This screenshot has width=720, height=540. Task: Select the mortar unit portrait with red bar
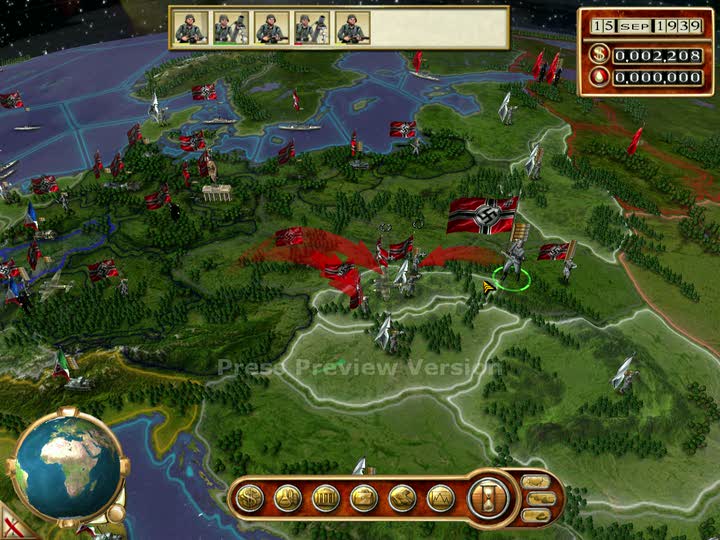309,27
